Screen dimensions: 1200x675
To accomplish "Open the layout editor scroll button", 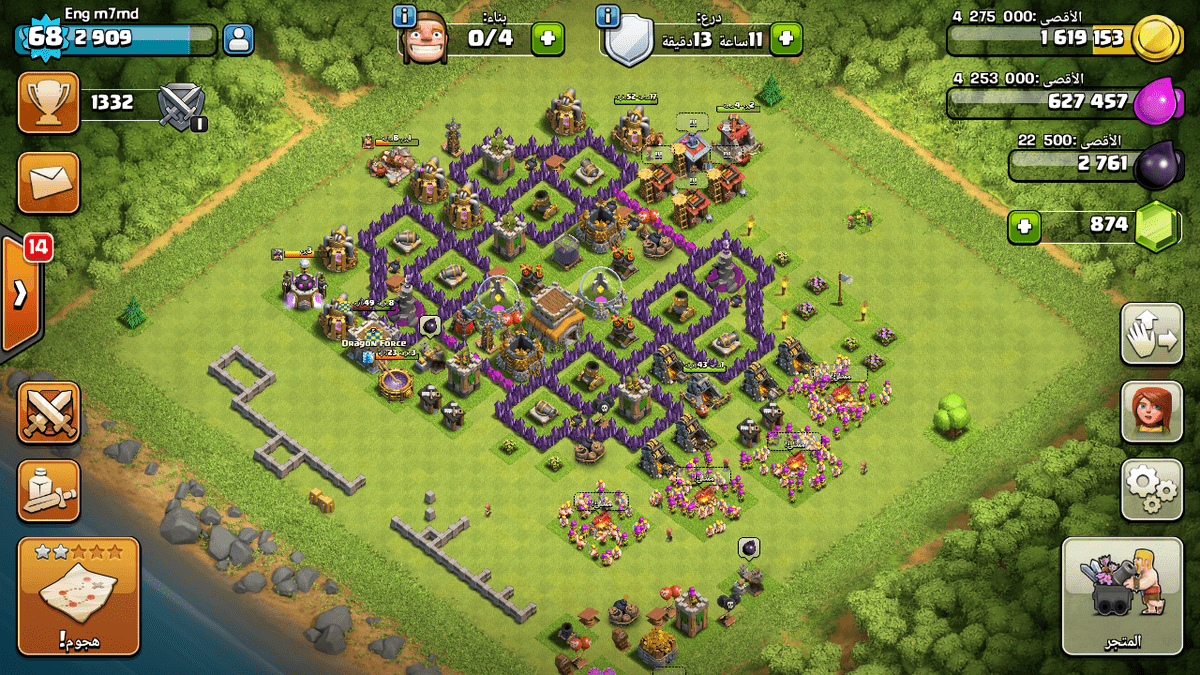I will [48, 490].
